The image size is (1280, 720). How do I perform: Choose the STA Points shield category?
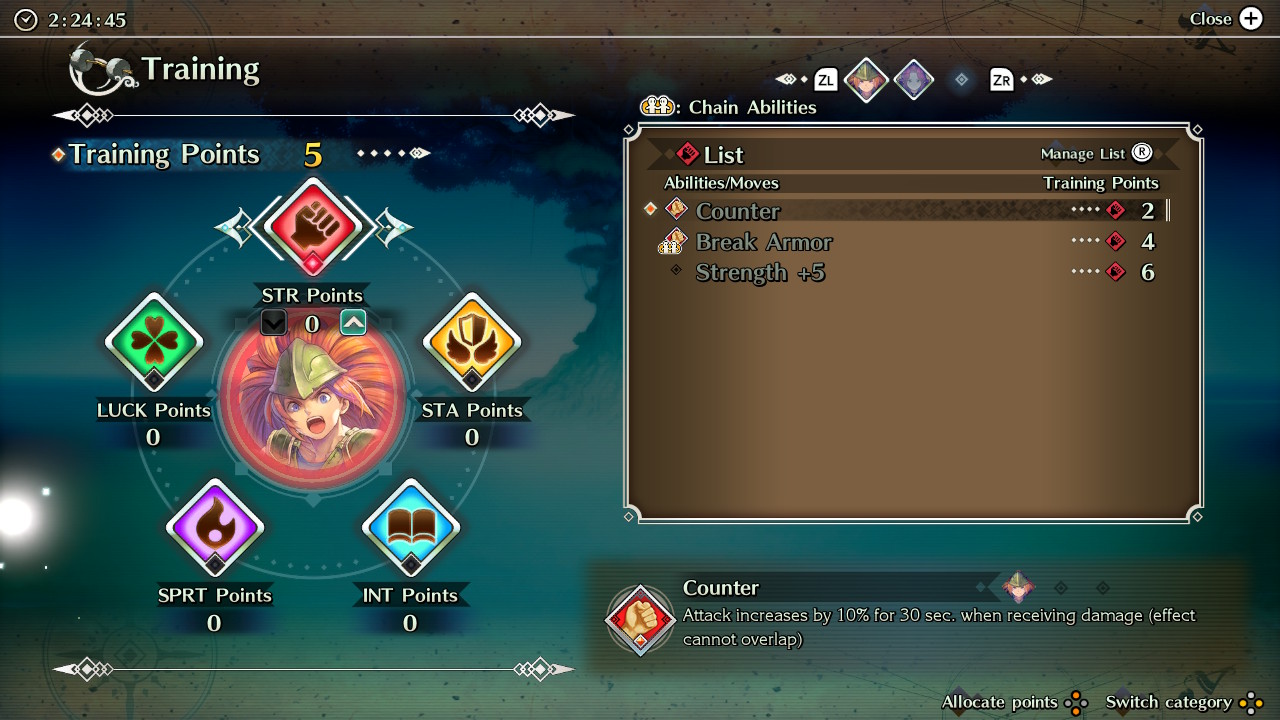pos(471,342)
